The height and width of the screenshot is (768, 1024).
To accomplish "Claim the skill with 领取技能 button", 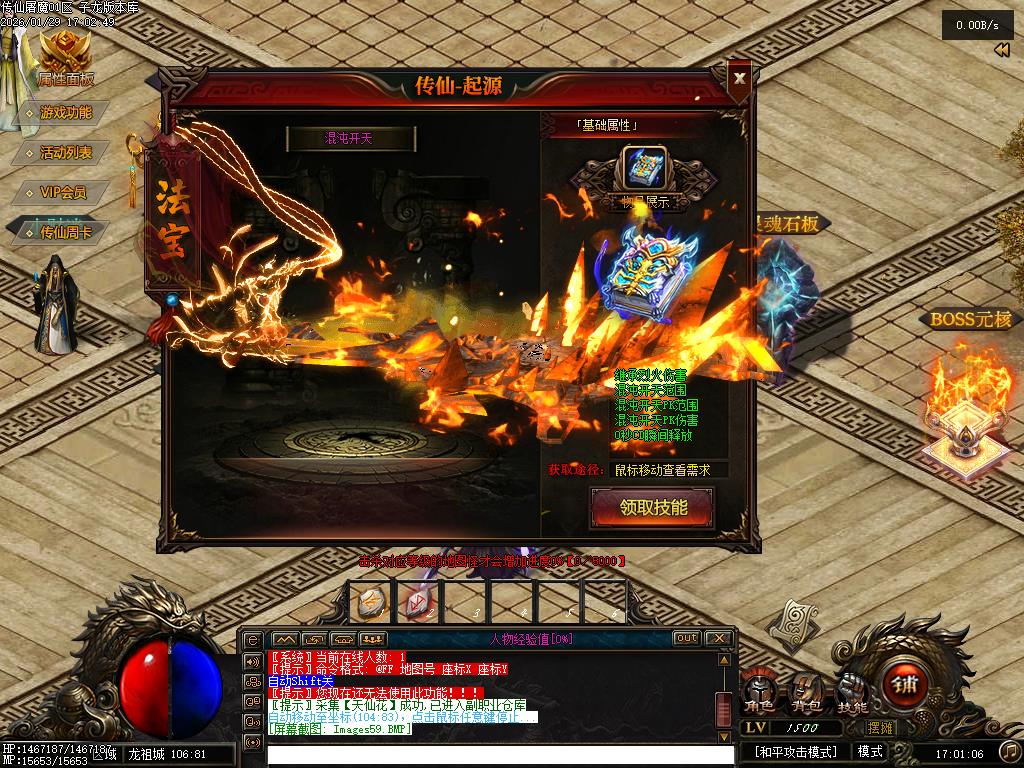I will coord(653,508).
